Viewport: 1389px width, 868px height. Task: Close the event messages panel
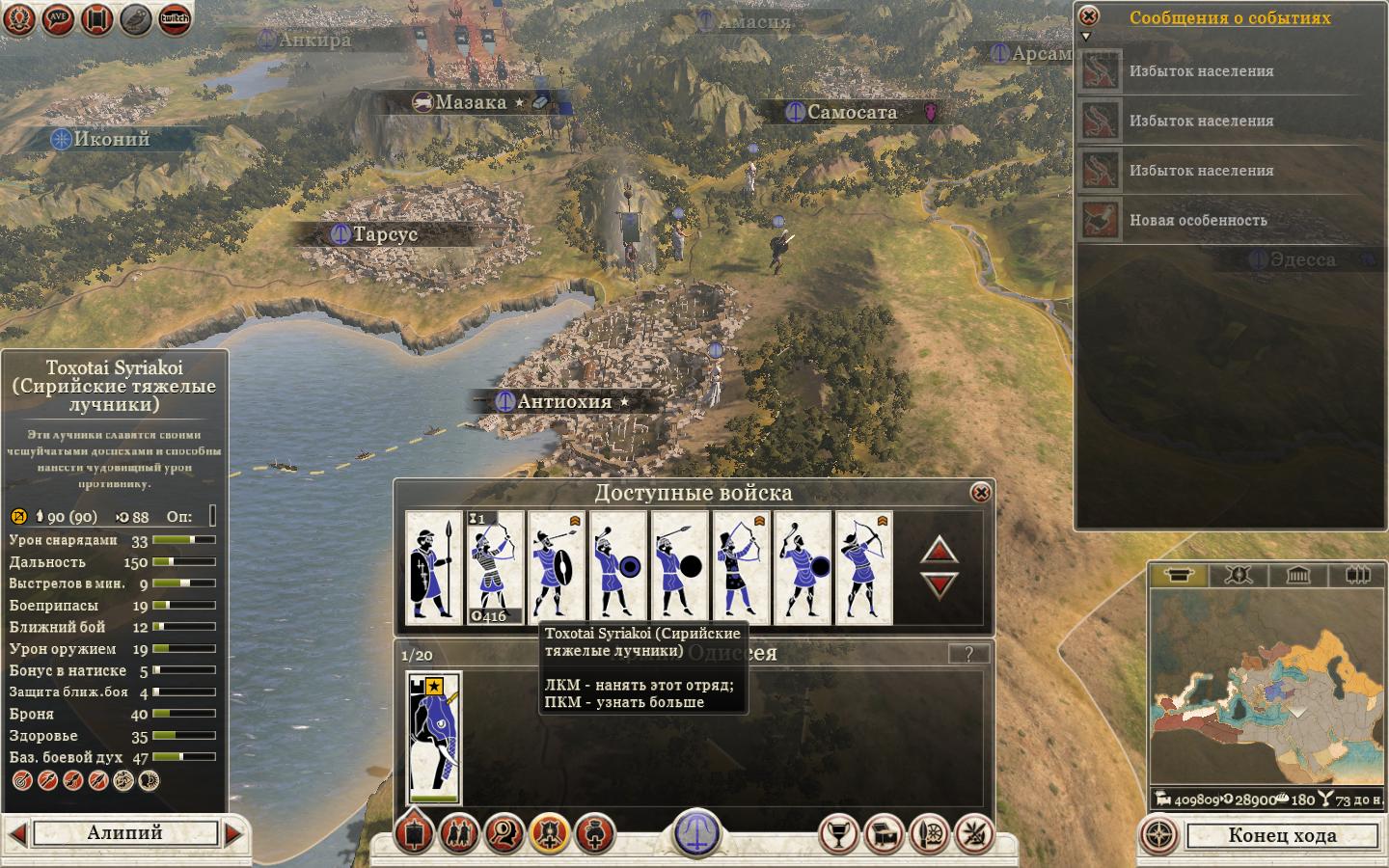pyautogui.click(x=1088, y=16)
